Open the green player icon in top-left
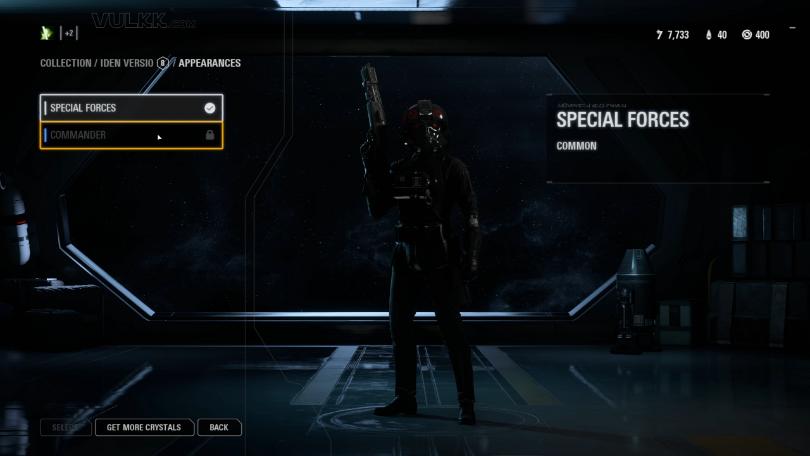This screenshot has width=810, height=456. point(46,33)
